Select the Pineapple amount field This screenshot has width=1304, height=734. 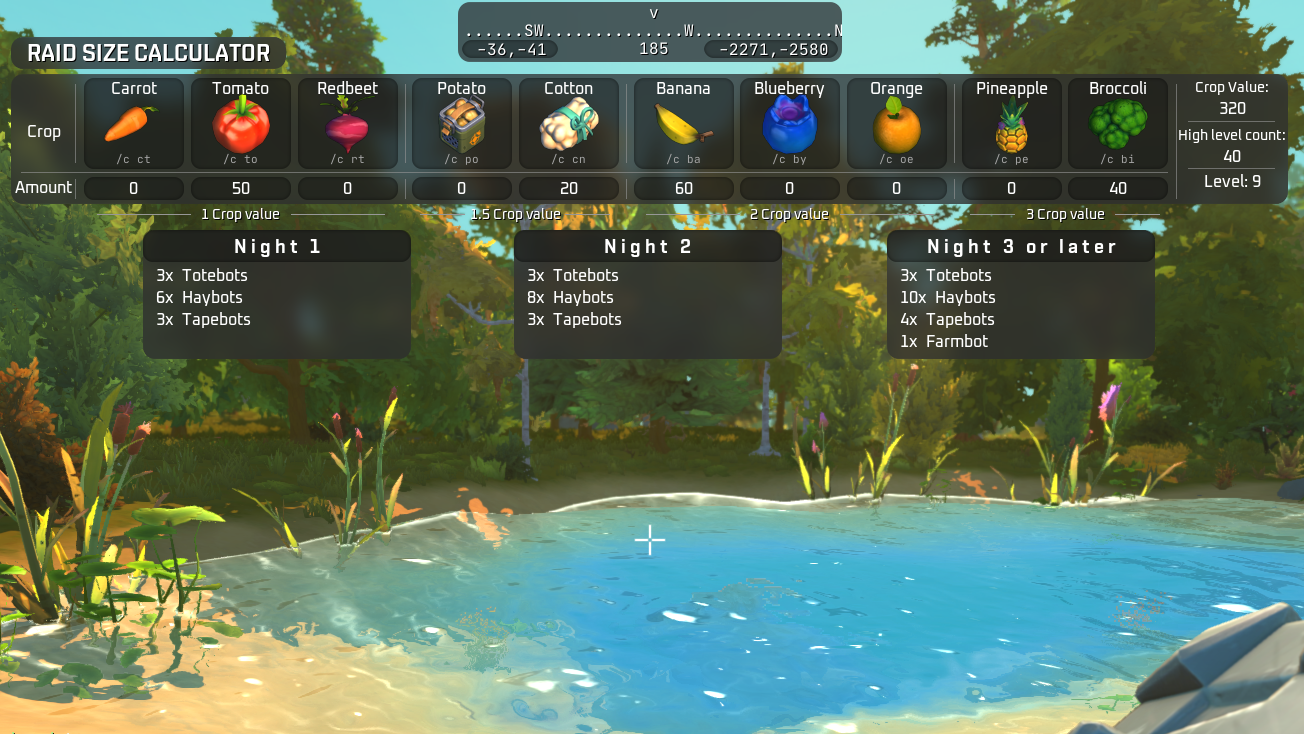pyautogui.click(x=1012, y=188)
